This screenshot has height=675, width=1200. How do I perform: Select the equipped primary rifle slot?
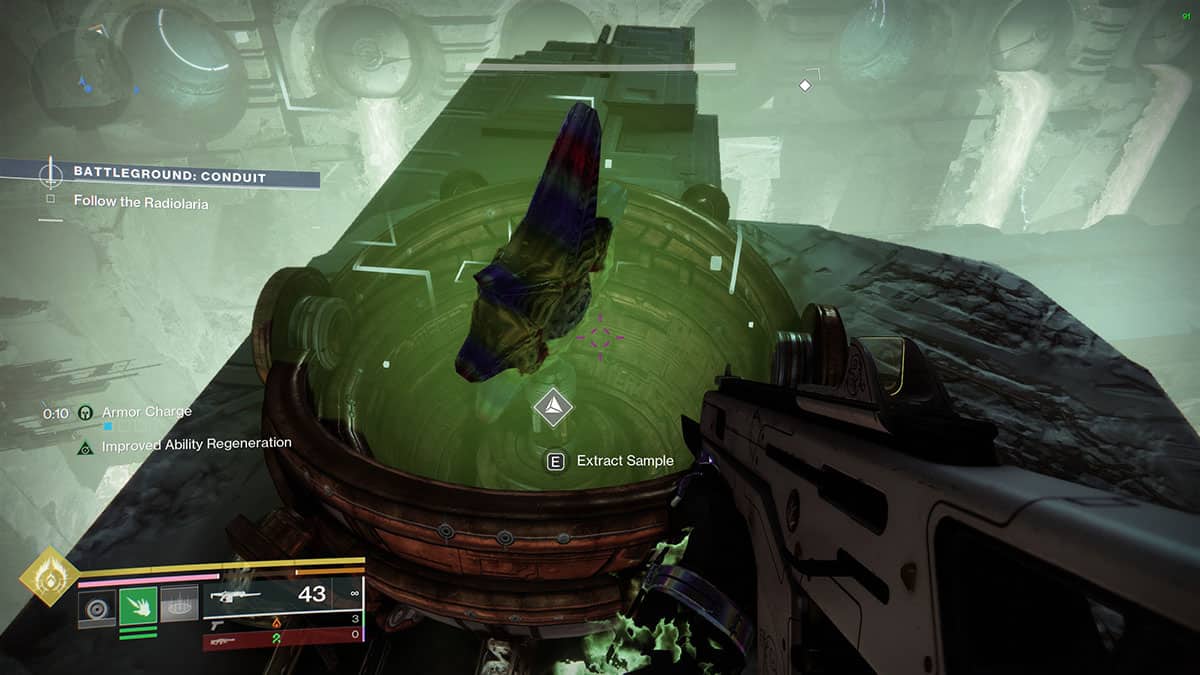(282, 594)
